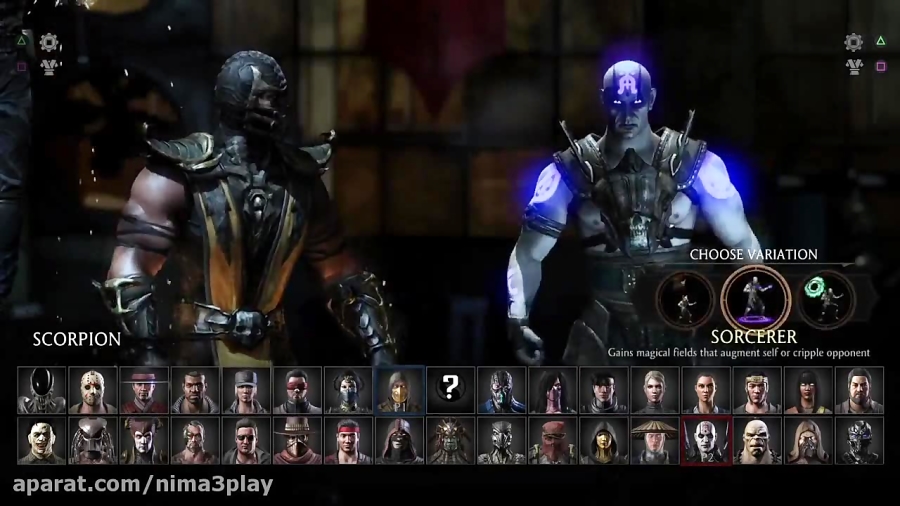Choose Goro's portrait

coord(757,441)
